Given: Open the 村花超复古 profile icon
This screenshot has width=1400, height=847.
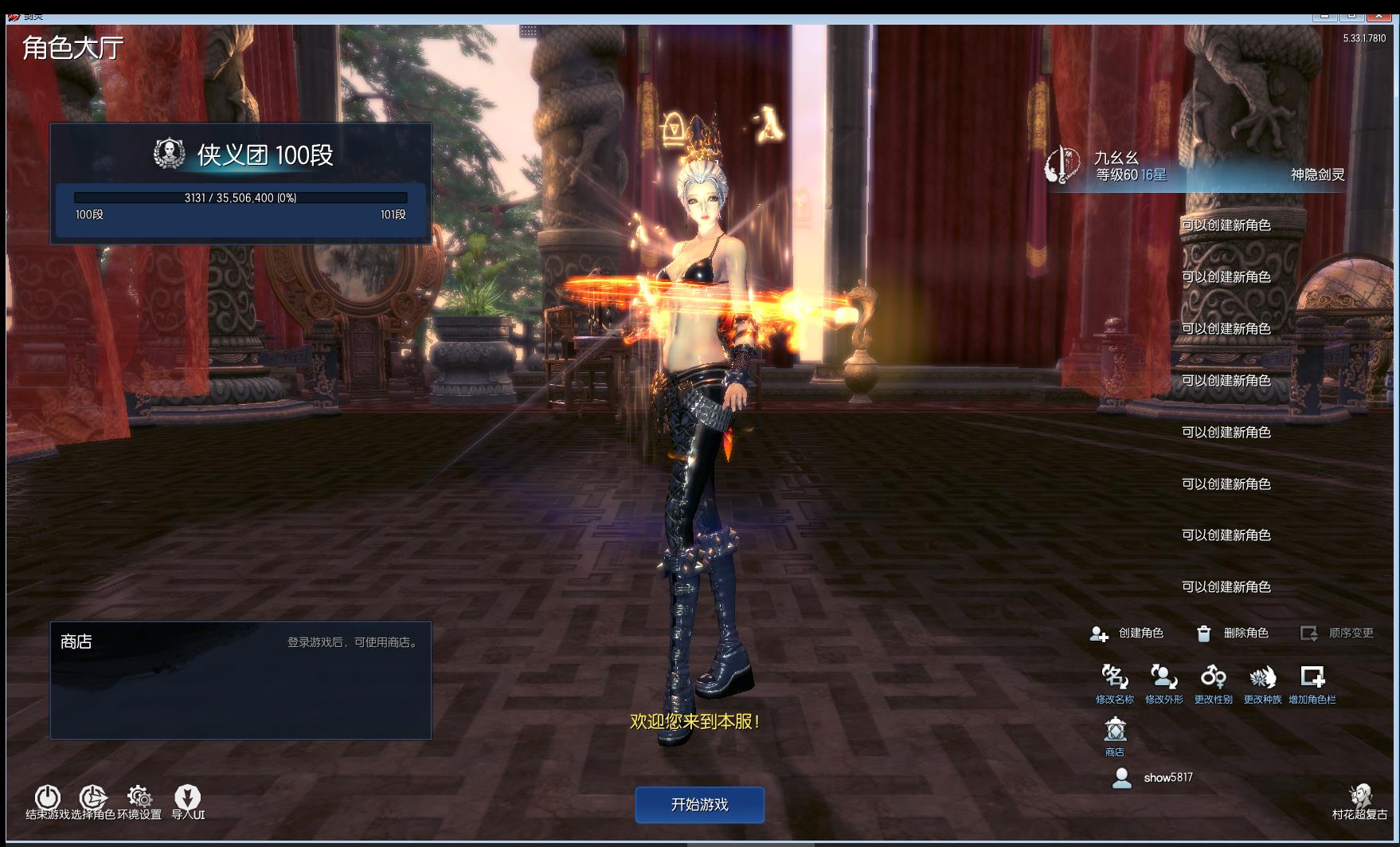Looking at the screenshot, I should tap(1359, 798).
